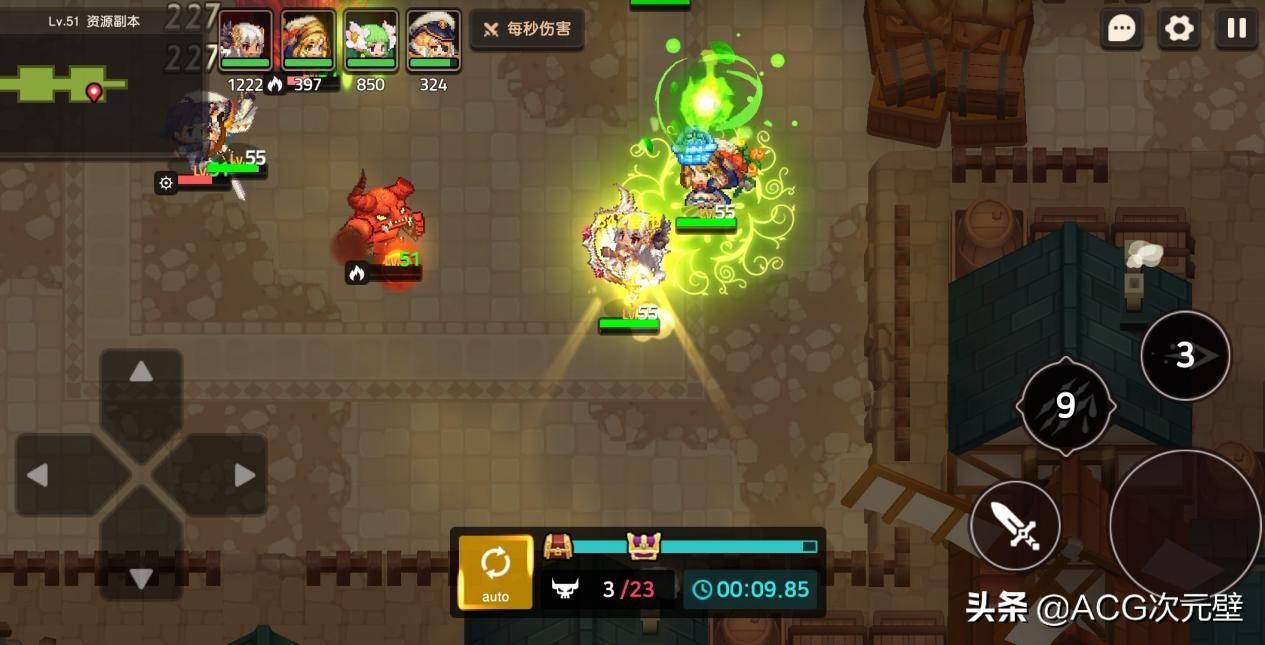Toggle the damage per second display
Viewport: 1265px width, 645px height.
coord(527,30)
